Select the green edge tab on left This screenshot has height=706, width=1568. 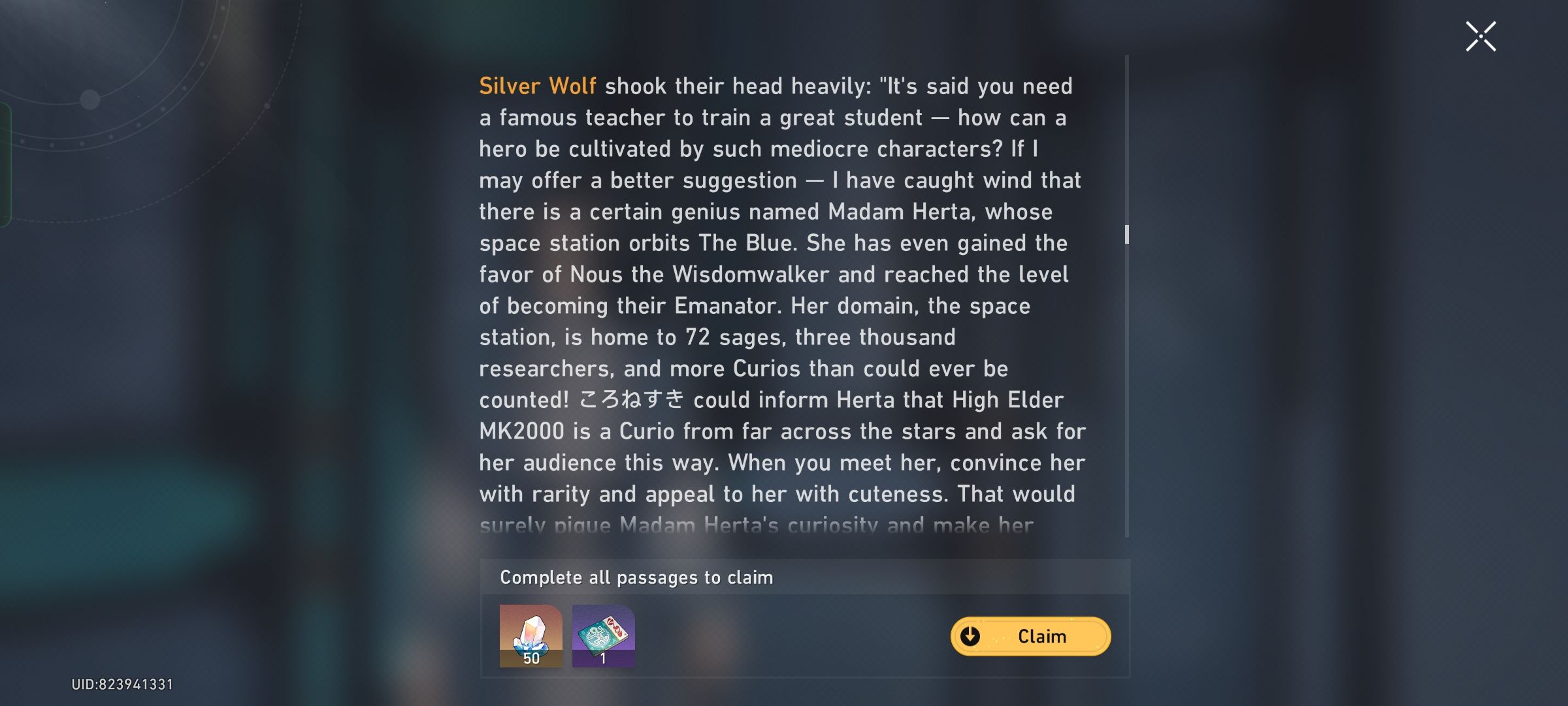tap(5, 163)
